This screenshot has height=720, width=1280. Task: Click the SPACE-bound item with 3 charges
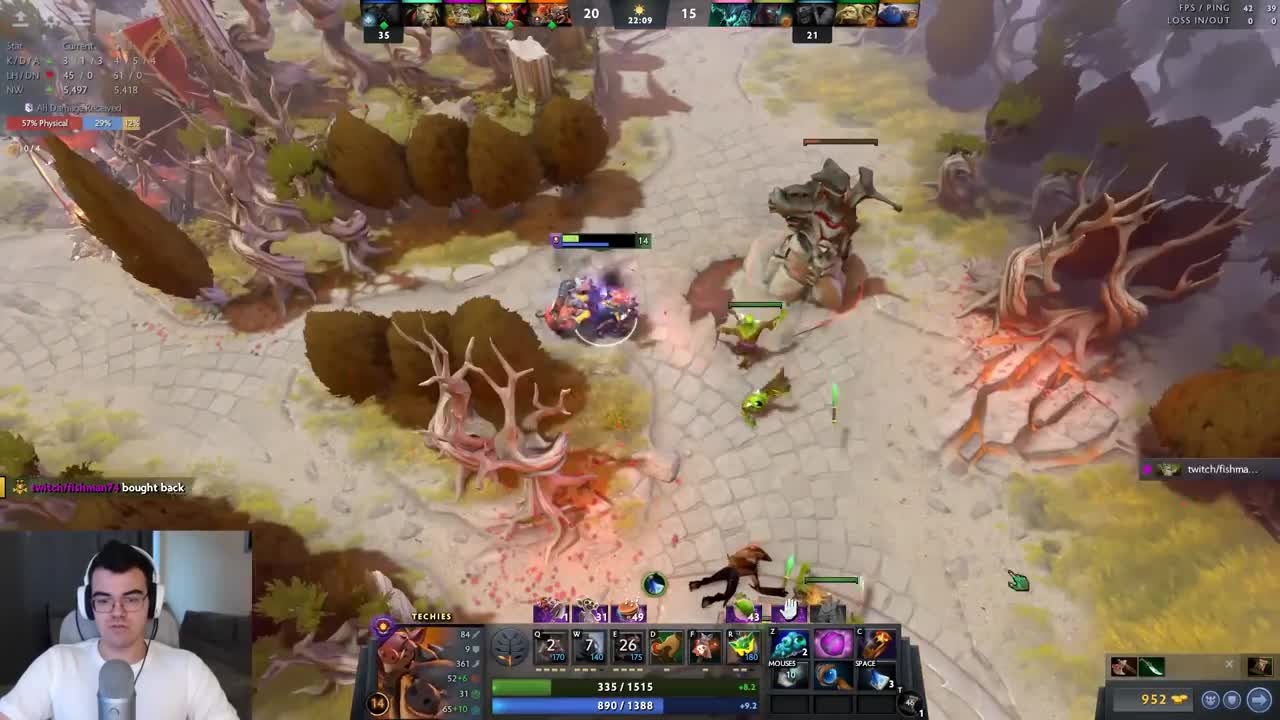877,678
